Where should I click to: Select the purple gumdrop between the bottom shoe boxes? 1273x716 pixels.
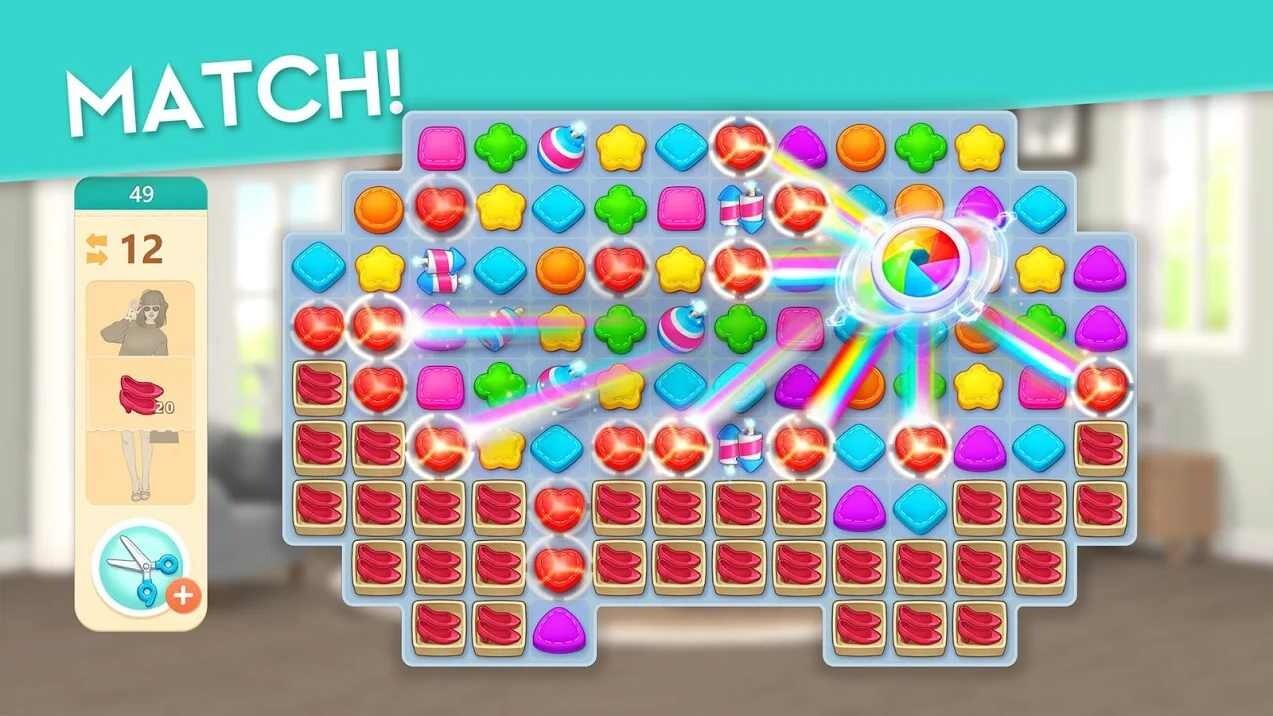point(559,629)
